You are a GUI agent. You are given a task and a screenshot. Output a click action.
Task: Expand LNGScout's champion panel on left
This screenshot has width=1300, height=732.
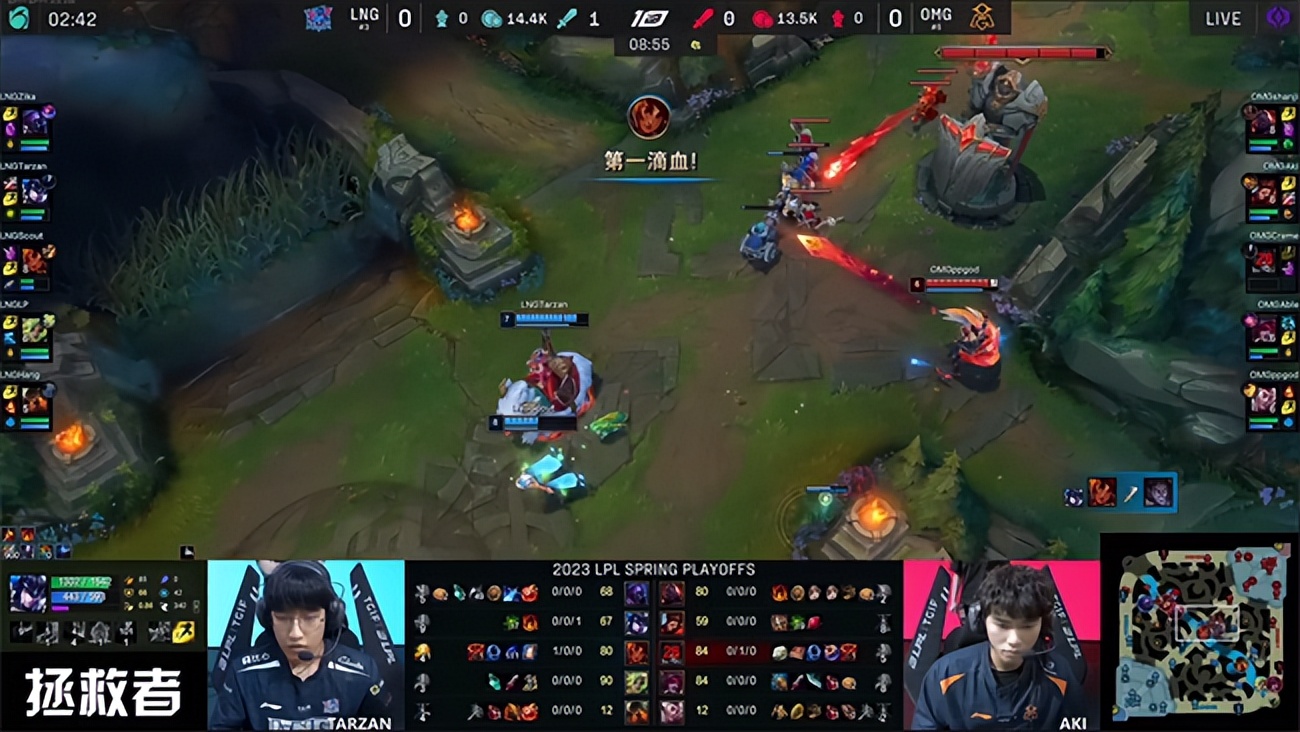pyautogui.click(x=30, y=260)
